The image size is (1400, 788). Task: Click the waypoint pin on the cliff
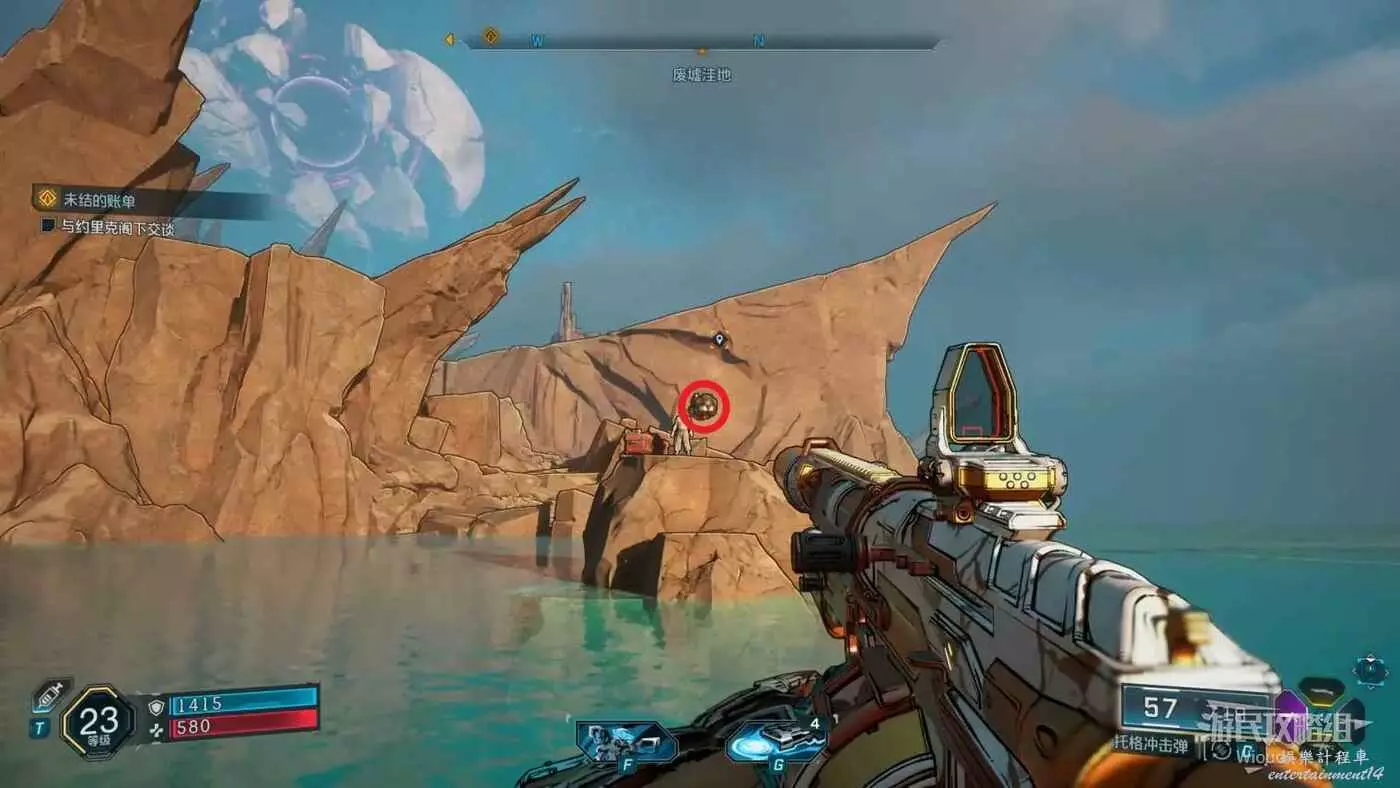719,341
